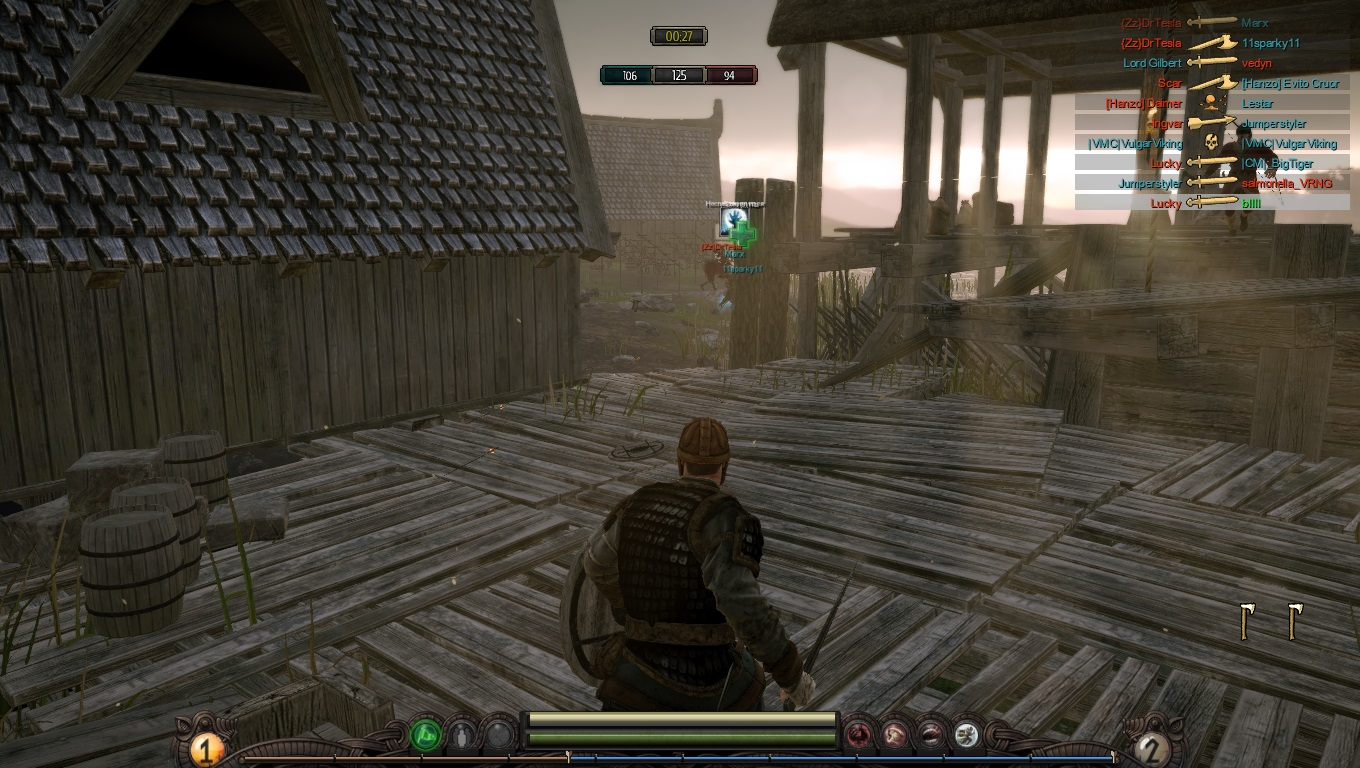Image resolution: width=1360 pixels, height=768 pixels.
Task: Select weapon slot 1 orb
Action: coord(205,748)
